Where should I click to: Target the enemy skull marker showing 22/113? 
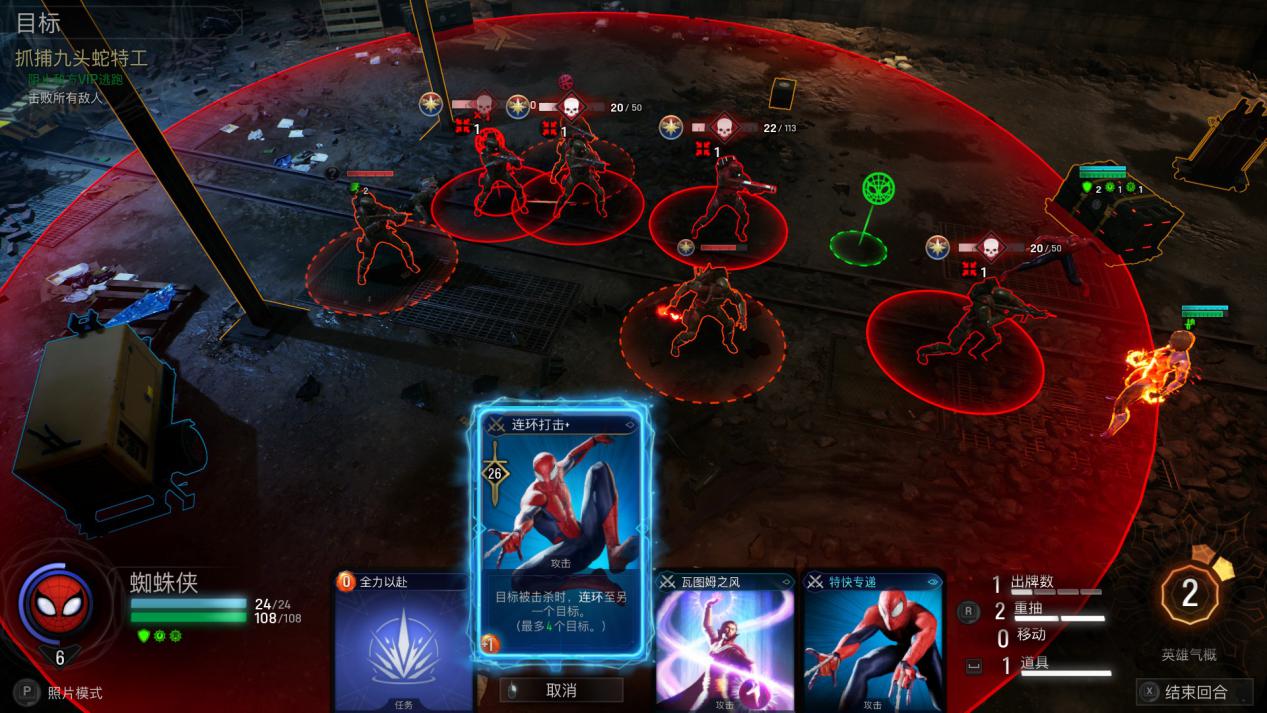click(x=724, y=128)
